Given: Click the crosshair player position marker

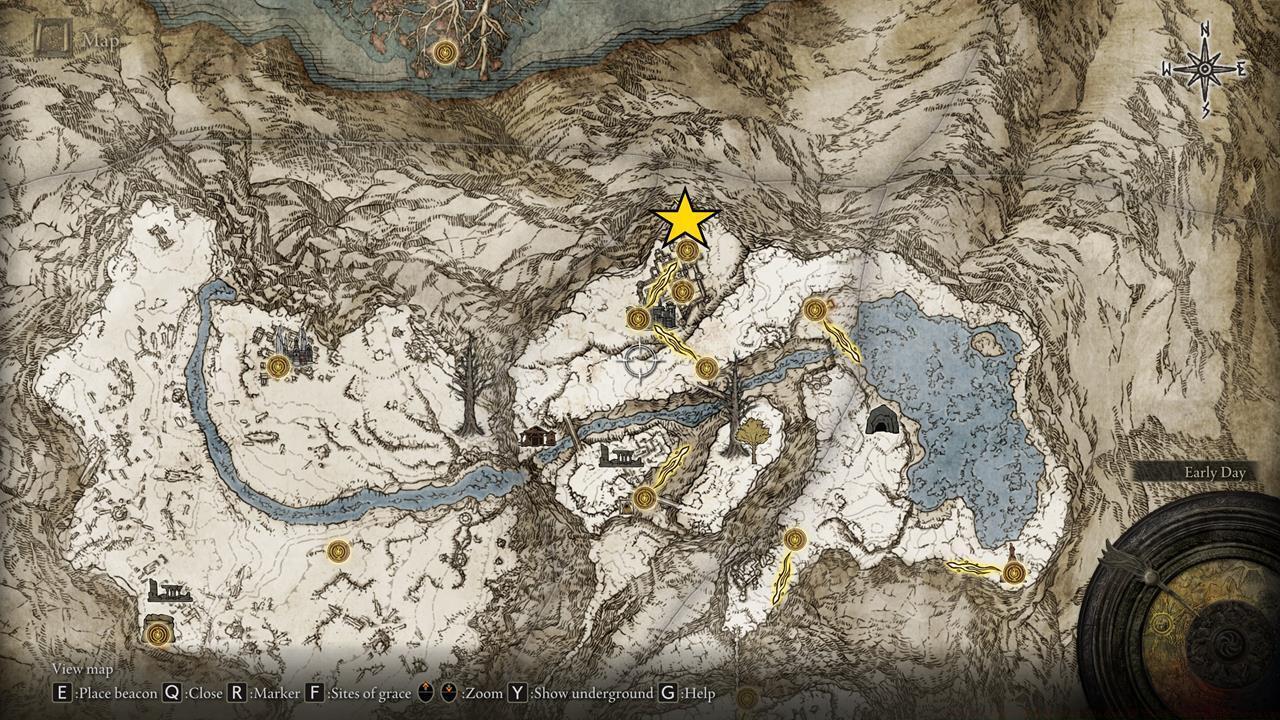Looking at the screenshot, I should [x=640, y=359].
